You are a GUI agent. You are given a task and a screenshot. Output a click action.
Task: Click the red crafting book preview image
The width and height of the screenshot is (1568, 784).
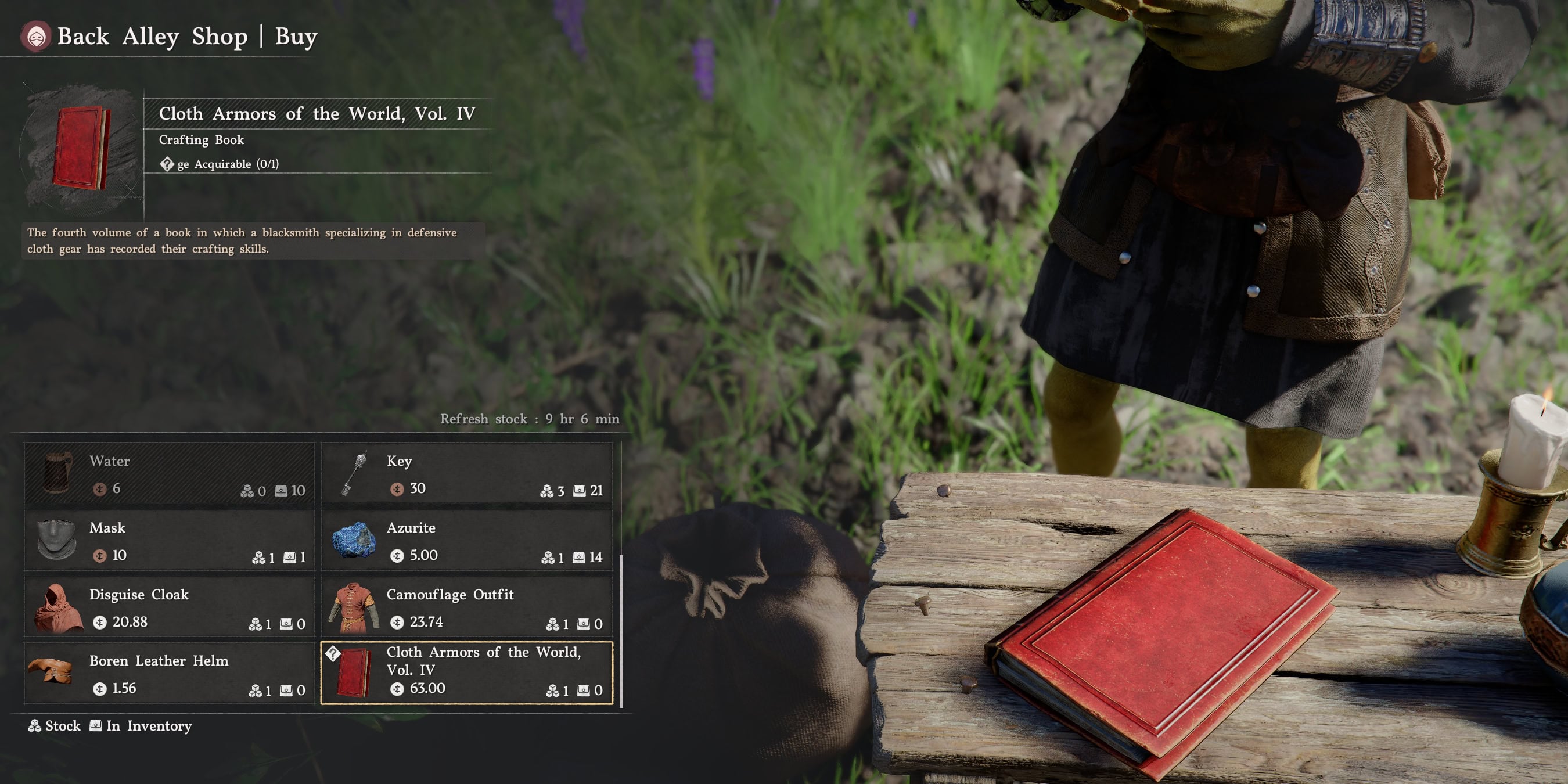click(x=81, y=148)
